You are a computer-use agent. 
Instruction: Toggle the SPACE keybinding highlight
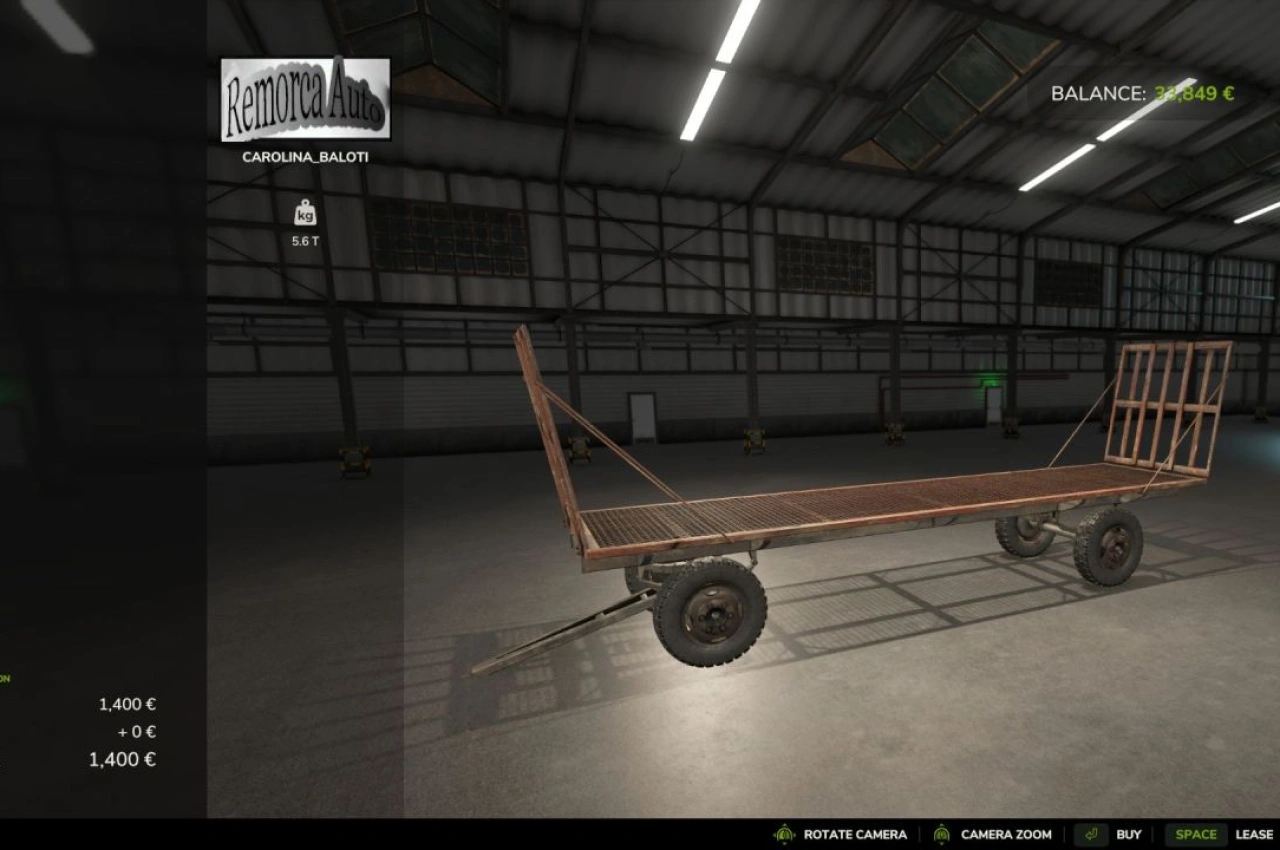(x=1196, y=834)
